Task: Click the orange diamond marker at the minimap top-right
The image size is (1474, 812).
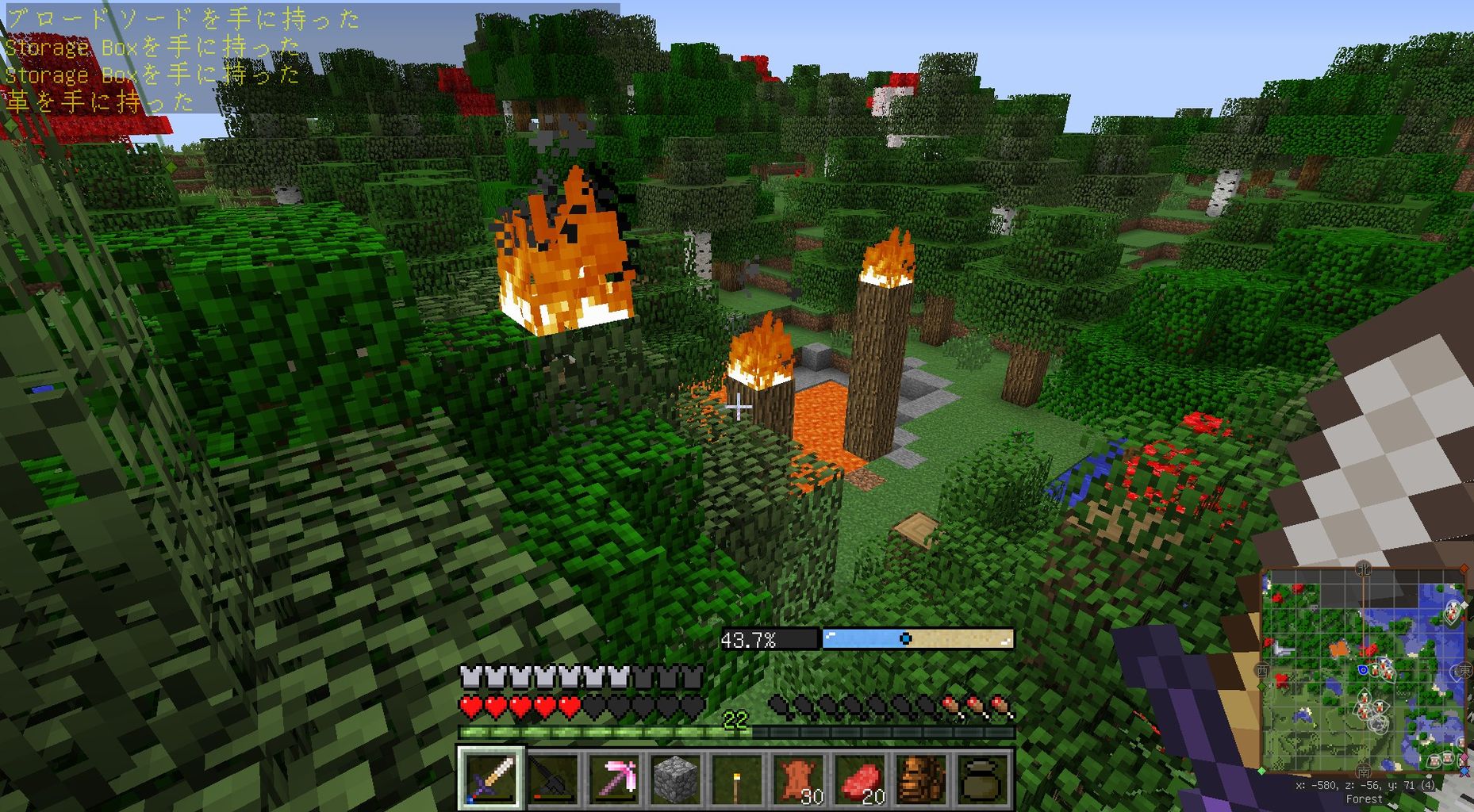Action: coord(1464,567)
